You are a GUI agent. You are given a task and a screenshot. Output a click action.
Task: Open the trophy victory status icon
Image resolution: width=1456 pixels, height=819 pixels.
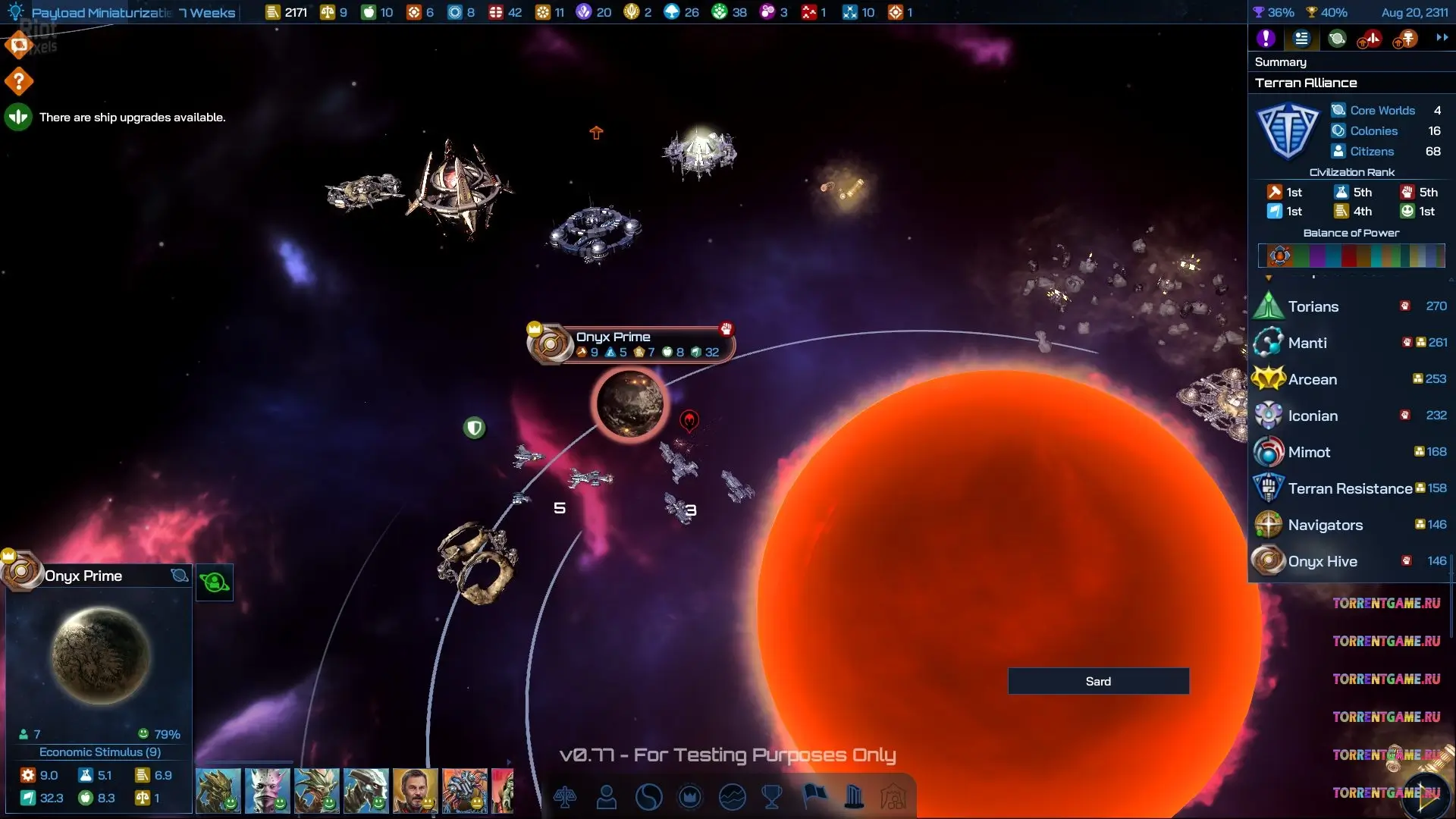click(772, 797)
